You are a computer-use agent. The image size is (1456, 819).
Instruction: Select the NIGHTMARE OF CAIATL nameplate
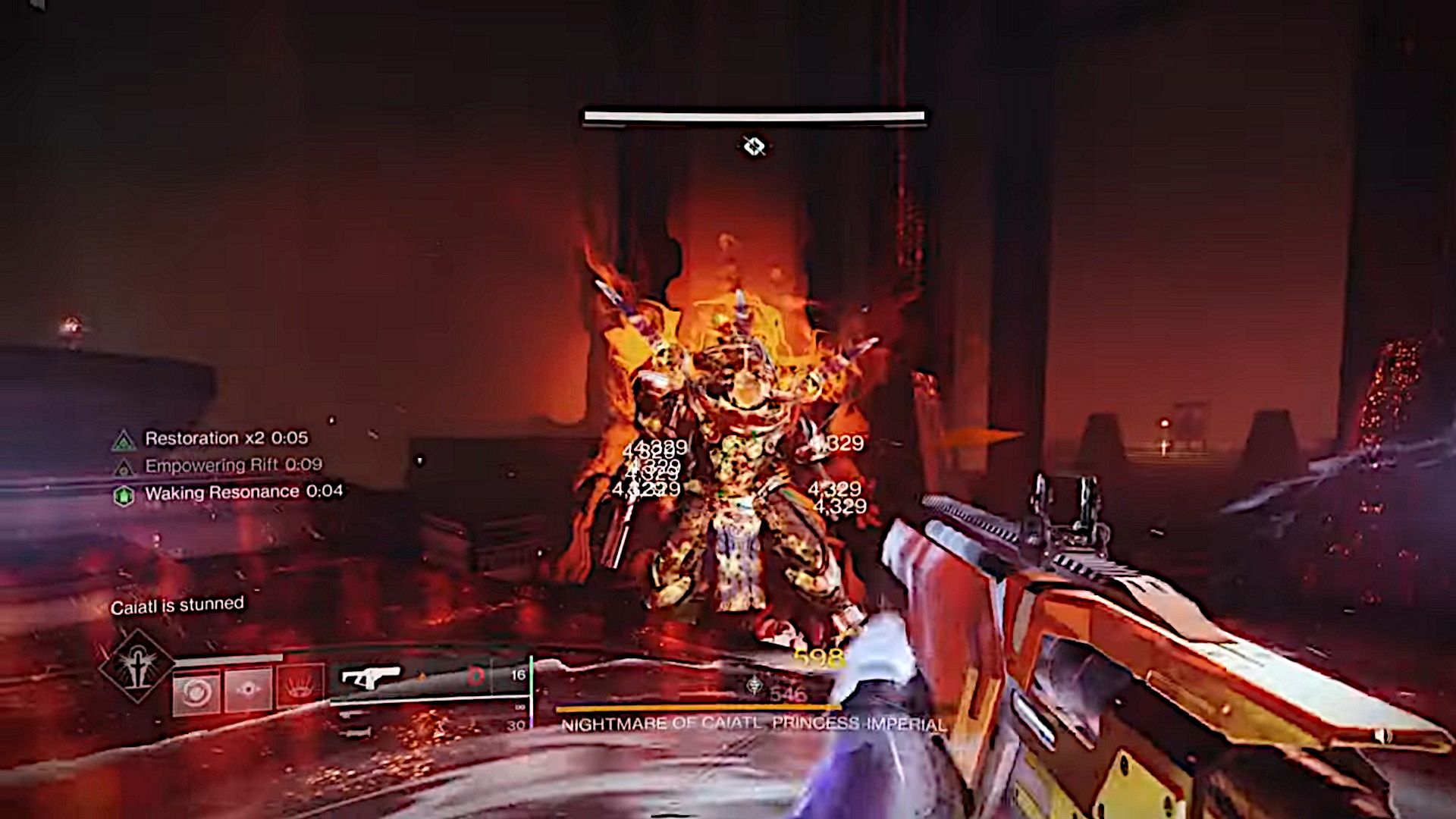tap(755, 723)
